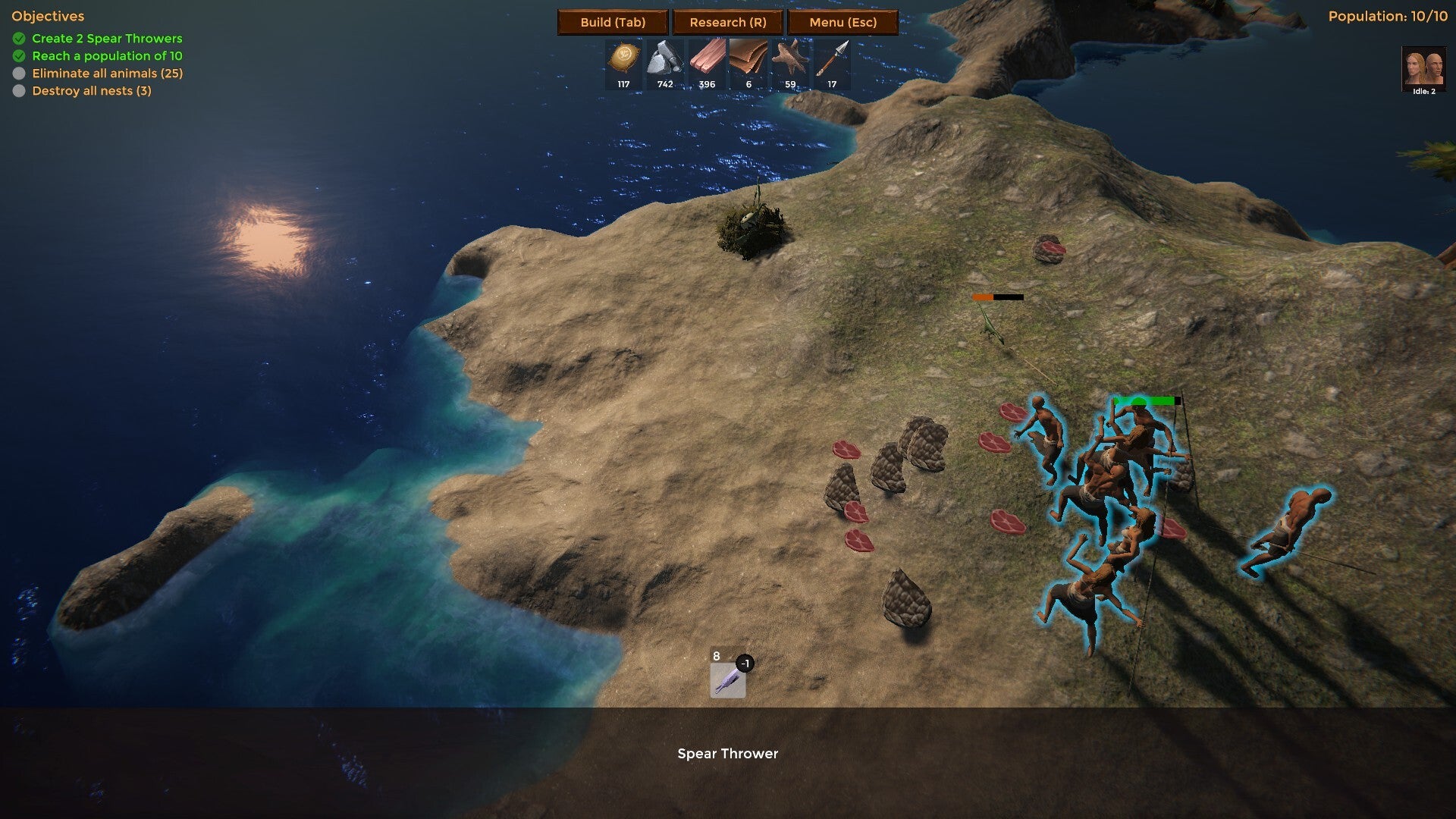
Task: Remove one Spear Thrower with the minus badge
Action: tap(745, 664)
